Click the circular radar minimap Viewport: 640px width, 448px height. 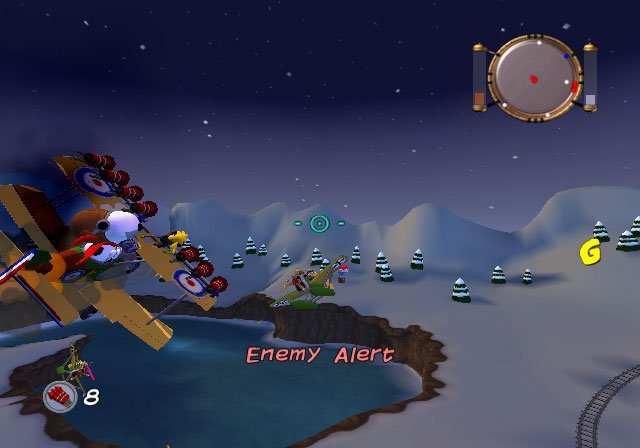(534, 77)
